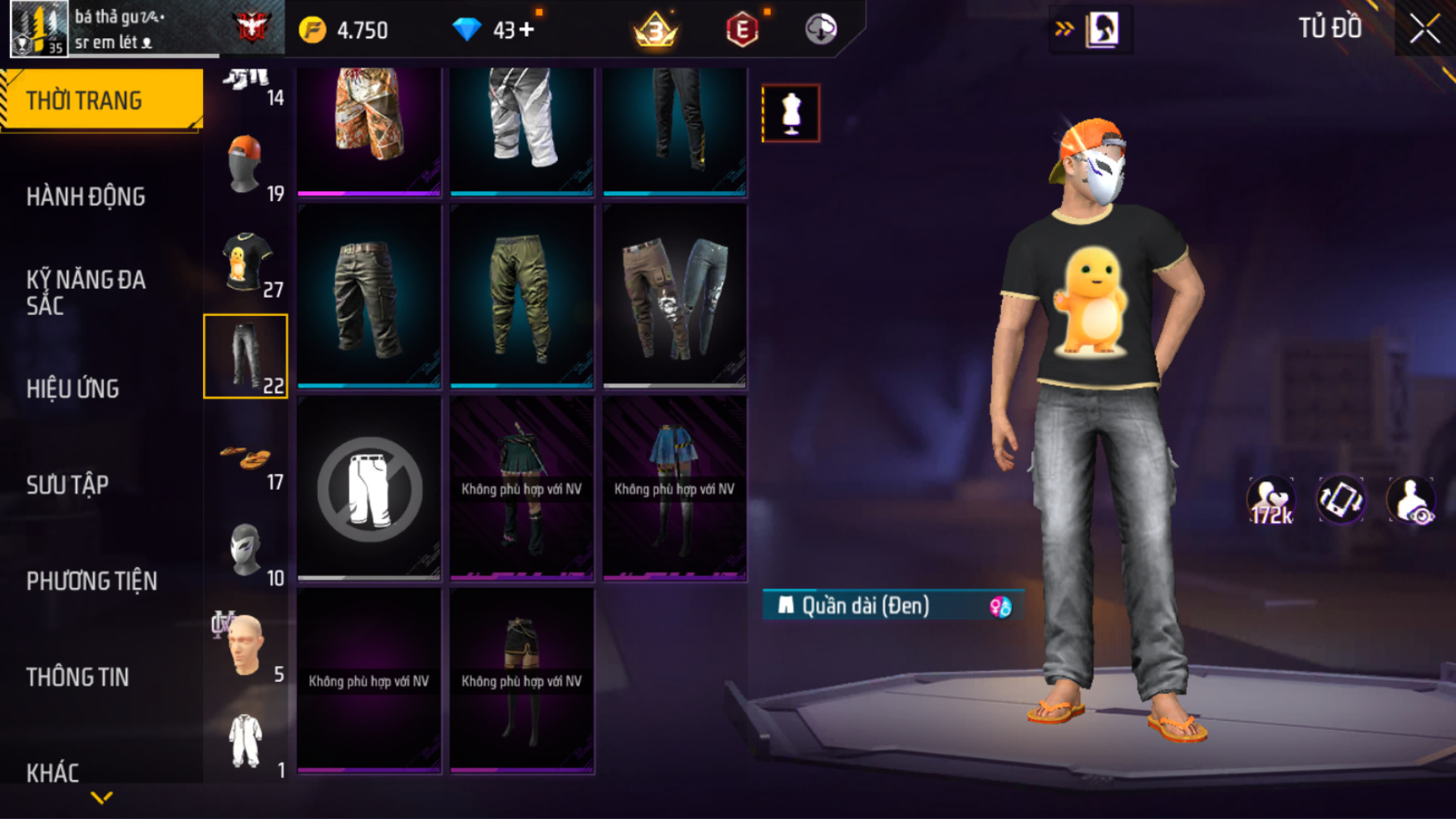The image size is (1456, 819).
Task: Pick the orange floral shorts item
Action: pos(369,125)
